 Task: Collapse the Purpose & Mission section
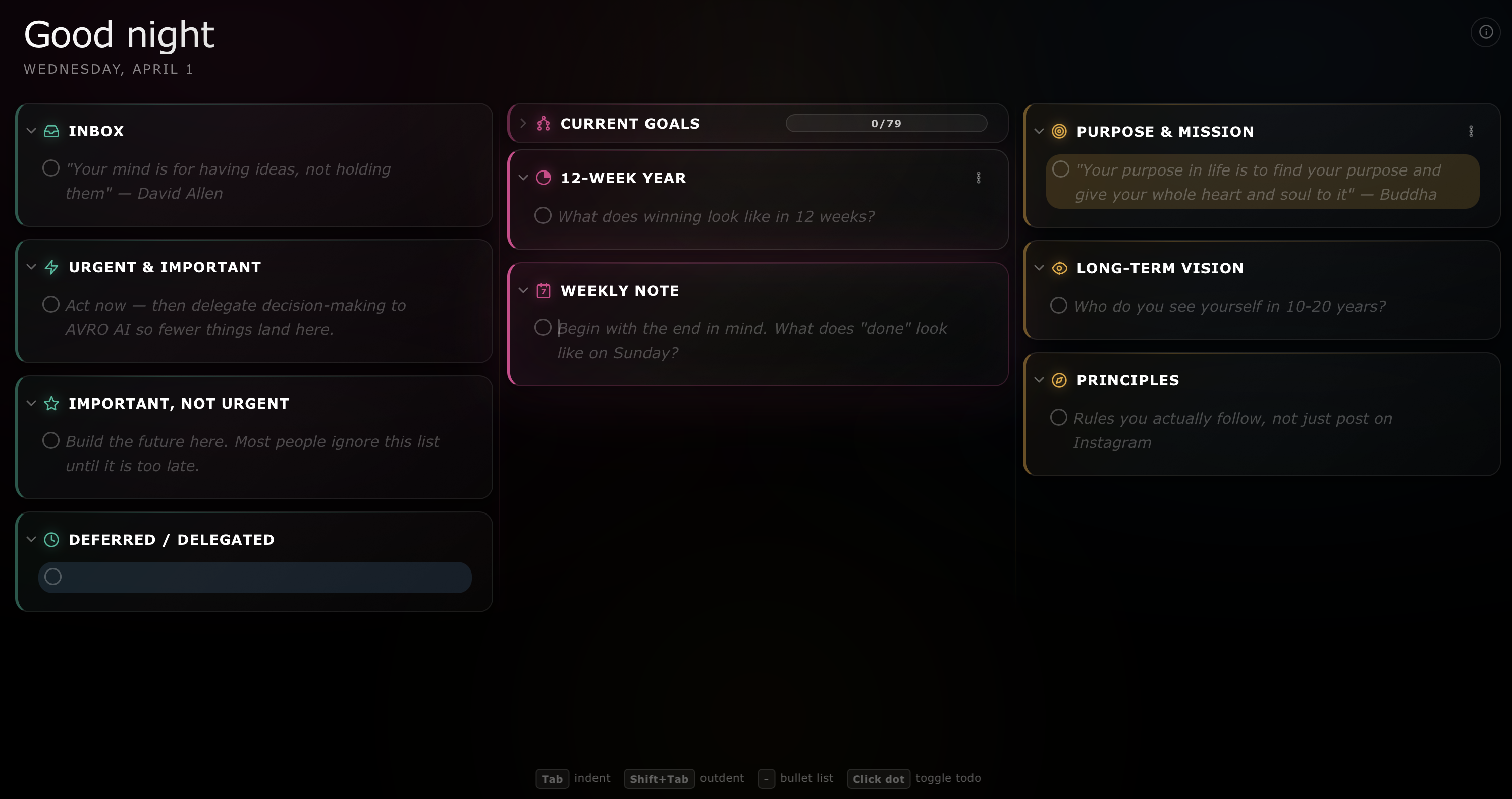tap(1039, 131)
